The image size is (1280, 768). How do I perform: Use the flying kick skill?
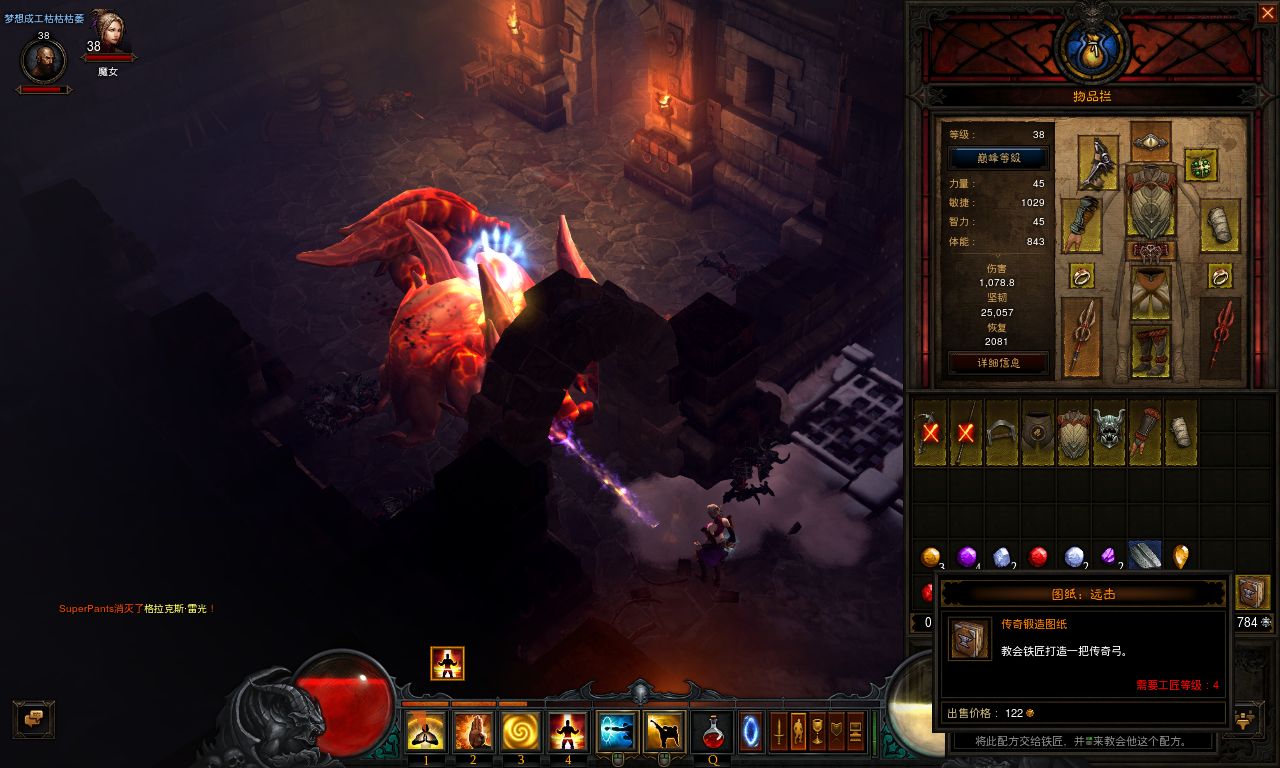point(665,731)
